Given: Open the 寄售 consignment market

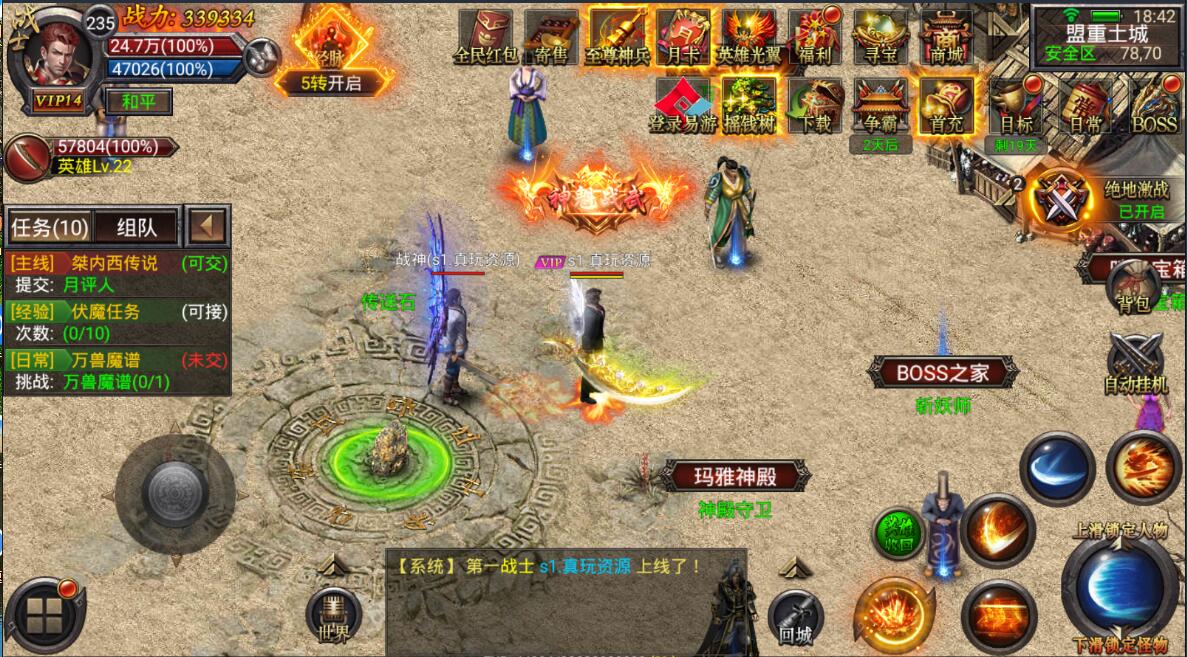Looking at the screenshot, I should click(551, 38).
